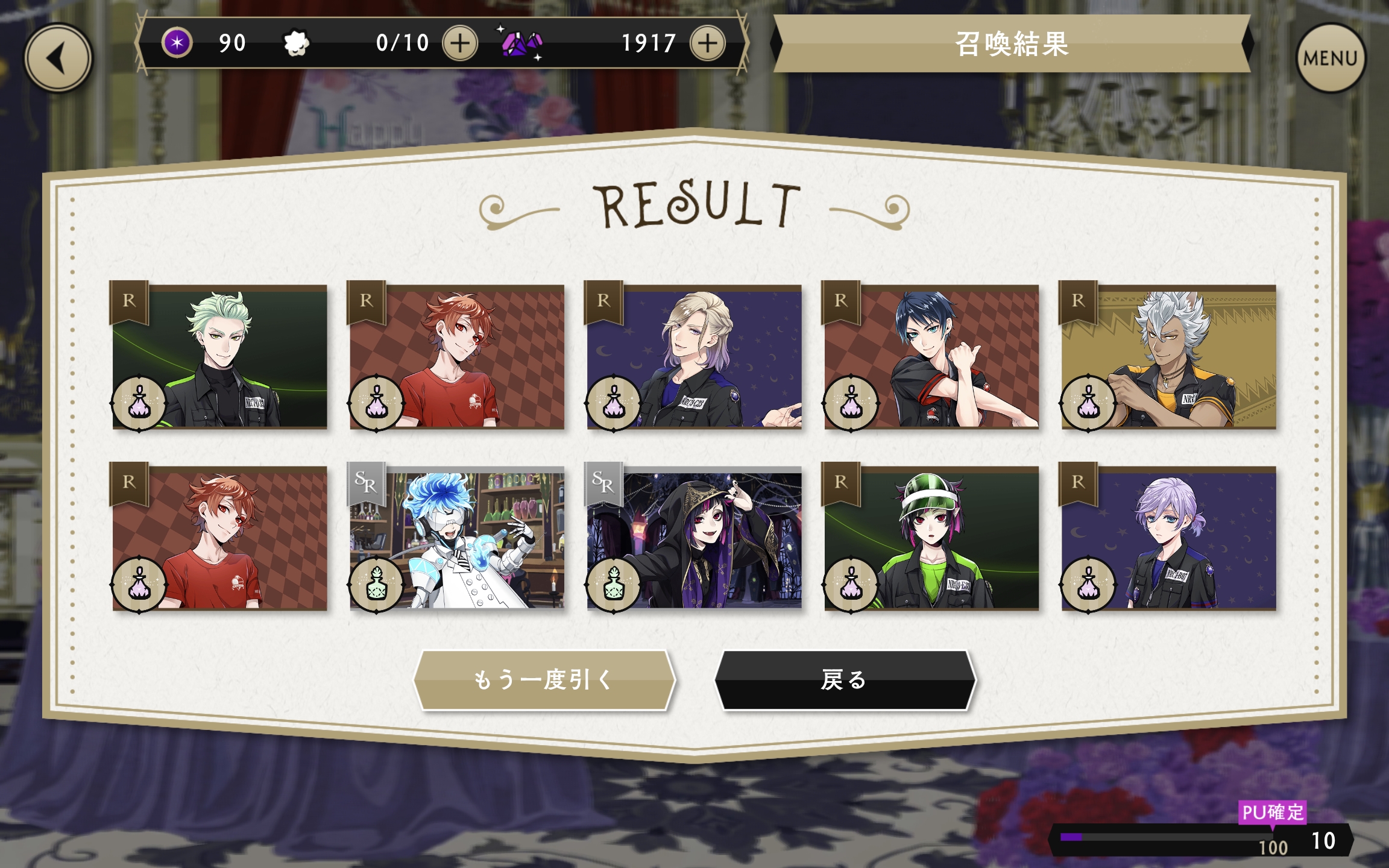The image size is (1389, 868).
Task: Select the lavender-haired R card
Action: 1168,538
